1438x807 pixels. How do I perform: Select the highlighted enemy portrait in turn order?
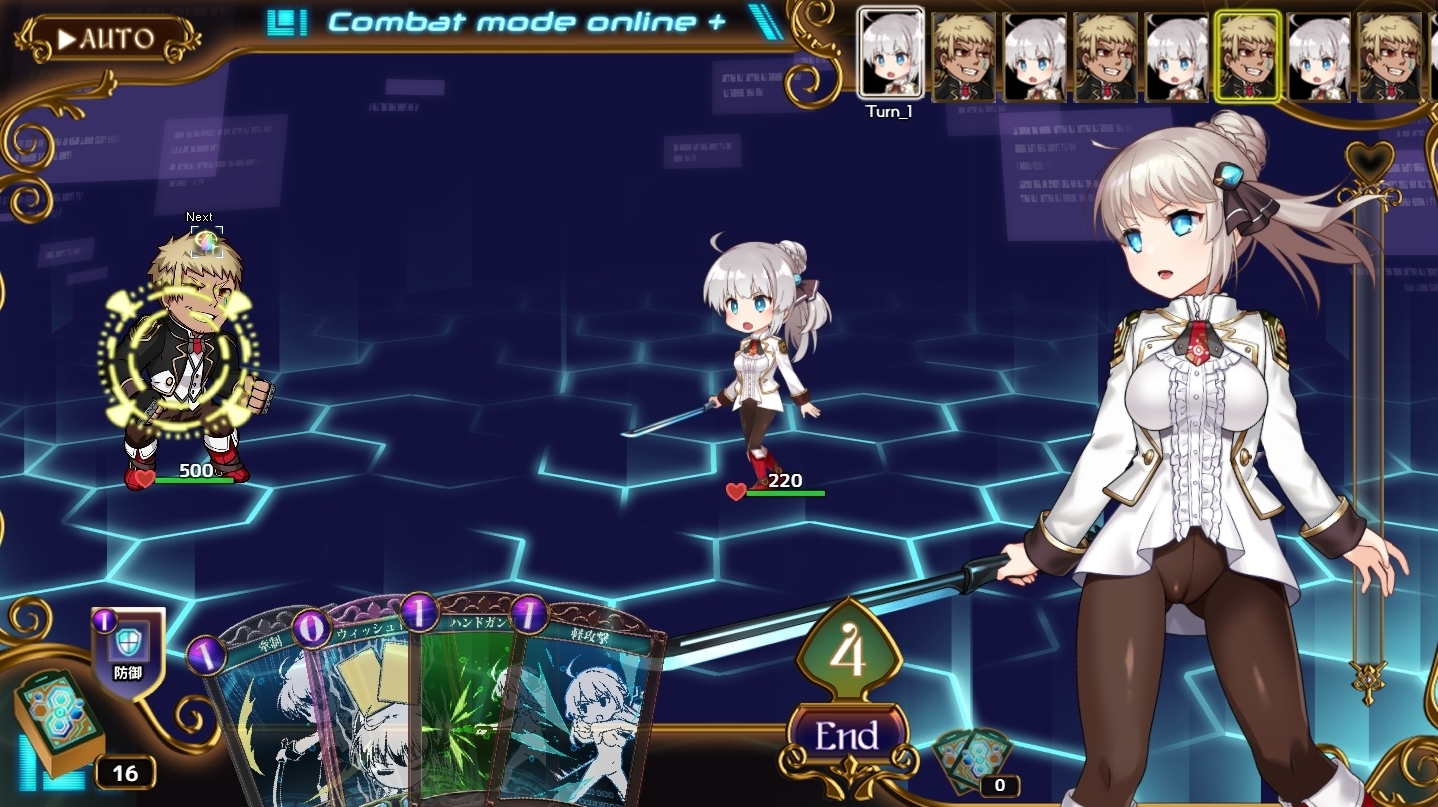tap(1246, 55)
